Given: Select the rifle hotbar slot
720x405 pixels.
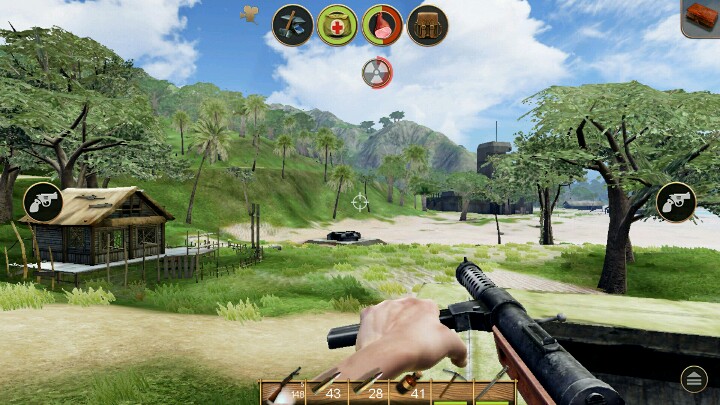Looking at the screenshot, I should (285, 392).
